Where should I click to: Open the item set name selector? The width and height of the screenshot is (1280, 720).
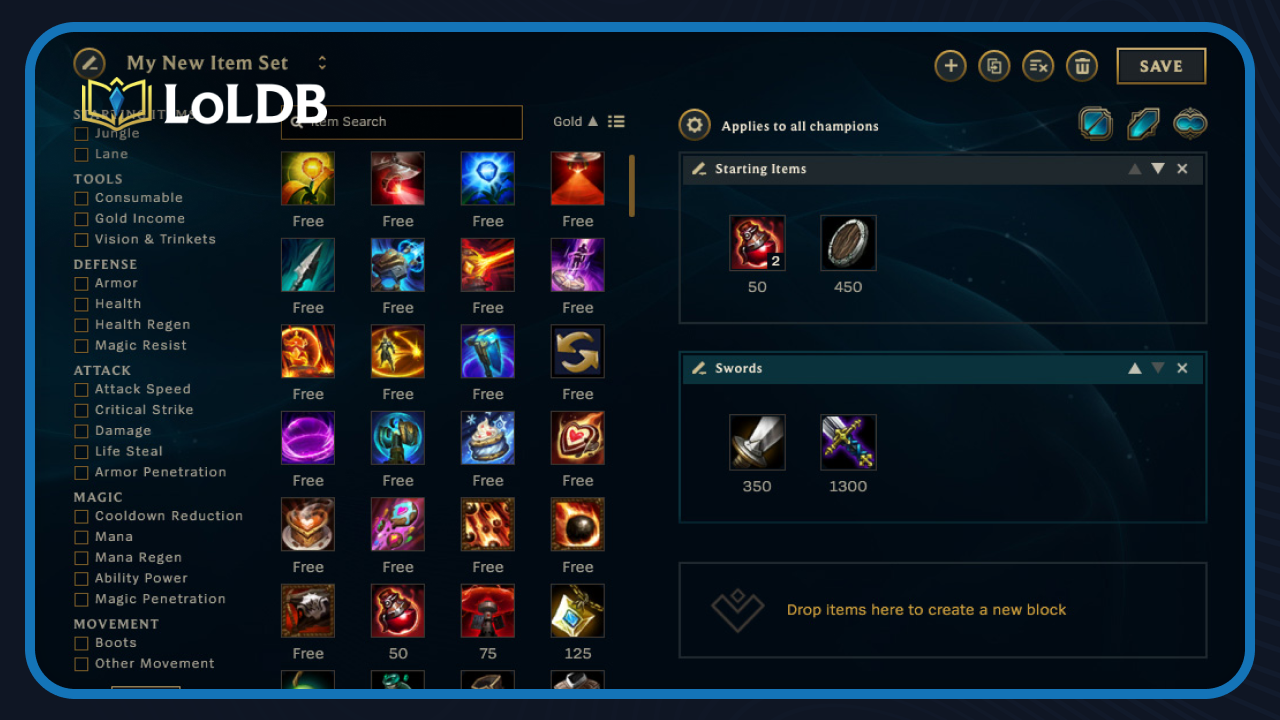click(321, 62)
